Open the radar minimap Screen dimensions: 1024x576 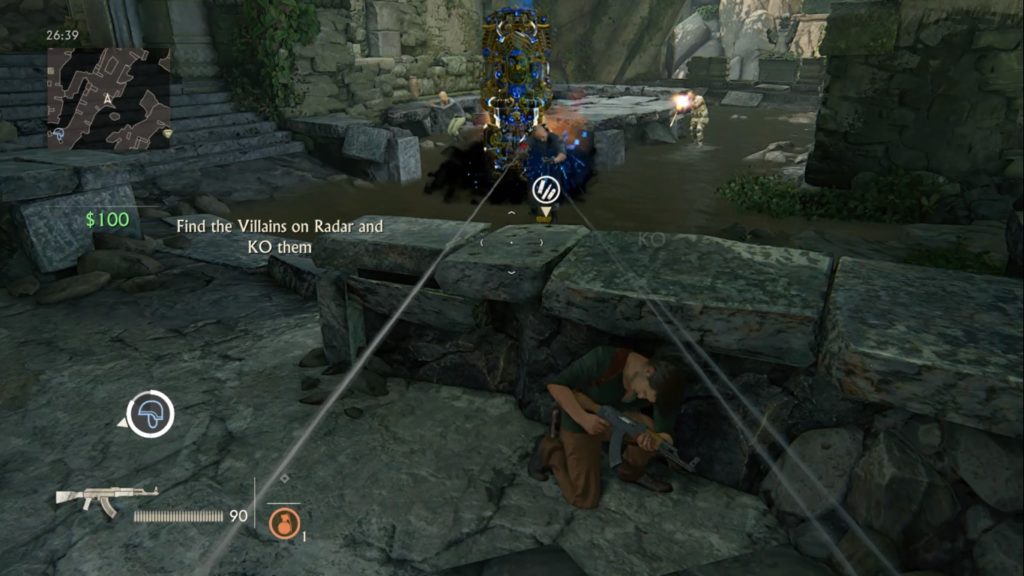pos(108,98)
